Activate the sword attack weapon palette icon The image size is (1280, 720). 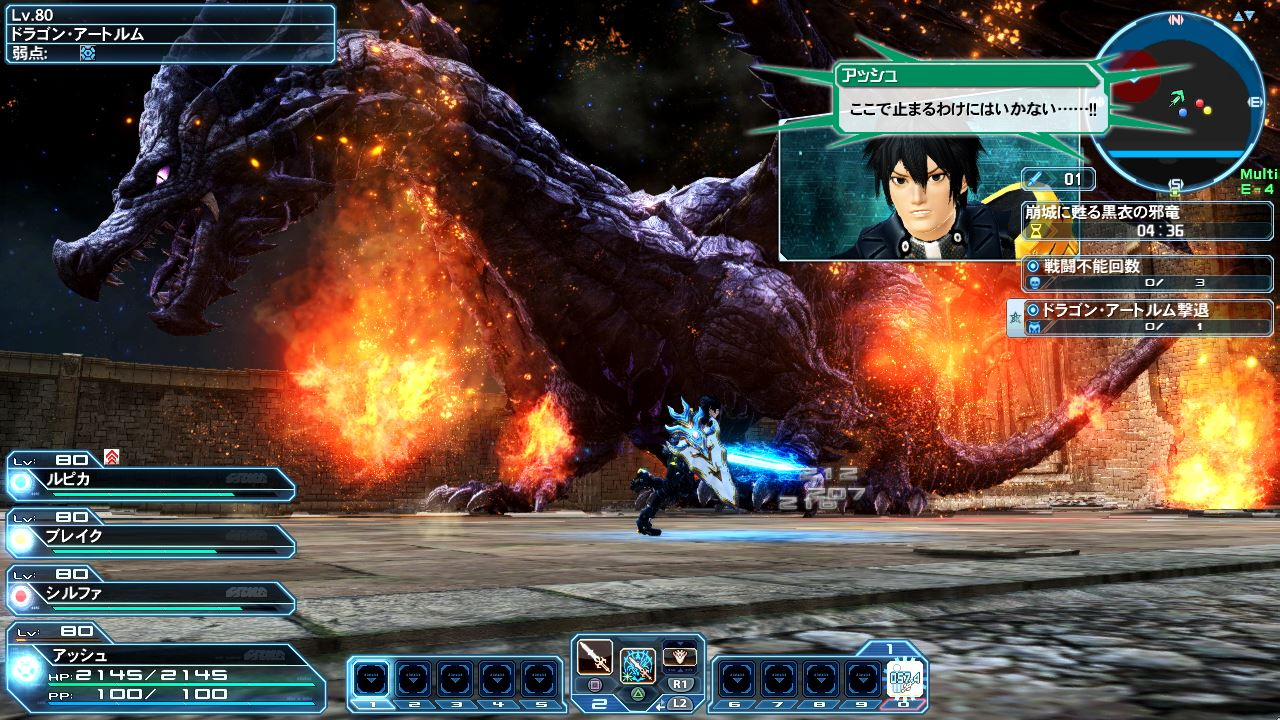pyautogui.click(x=595, y=660)
